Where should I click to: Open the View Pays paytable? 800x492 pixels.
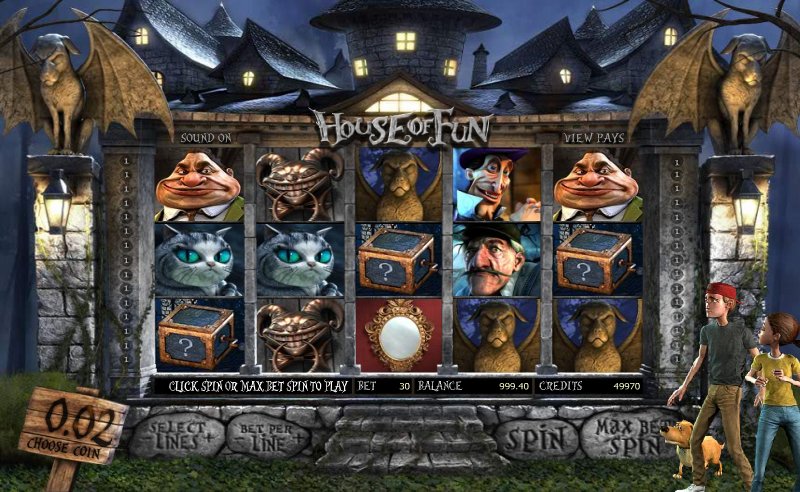592,136
